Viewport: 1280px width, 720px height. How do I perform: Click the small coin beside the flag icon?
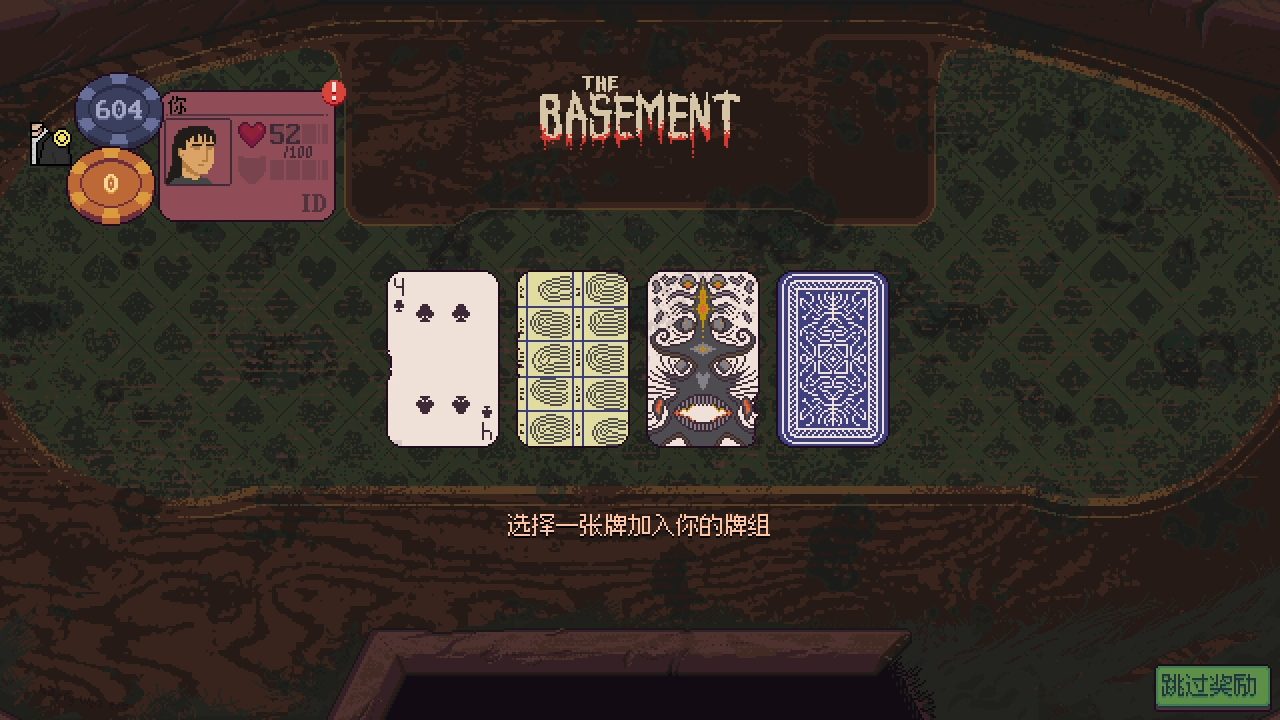tap(61, 138)
